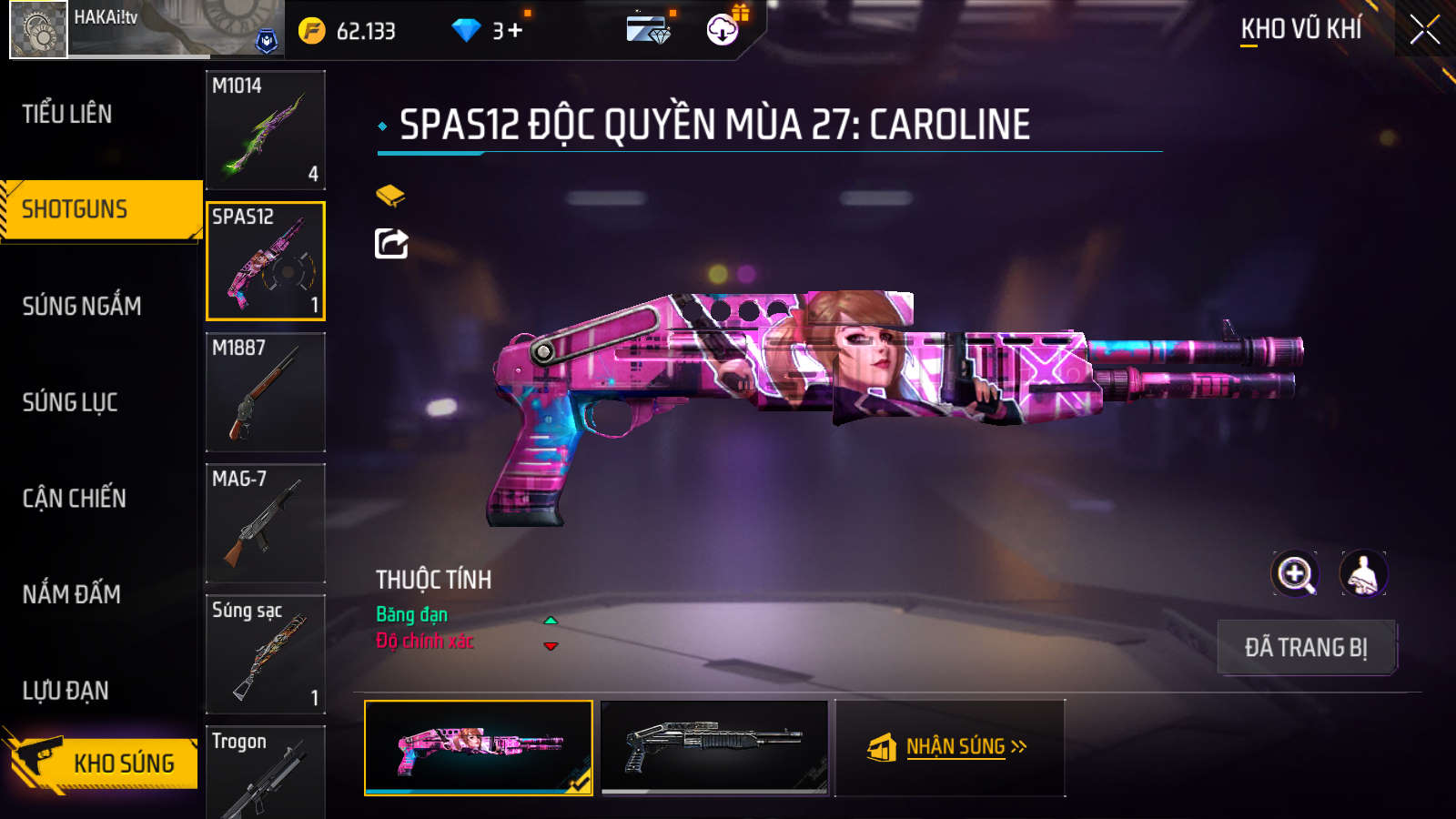The image size is (1456, 819).
Task: Open the Nắm Đấm category
Action: pos(72,594)
